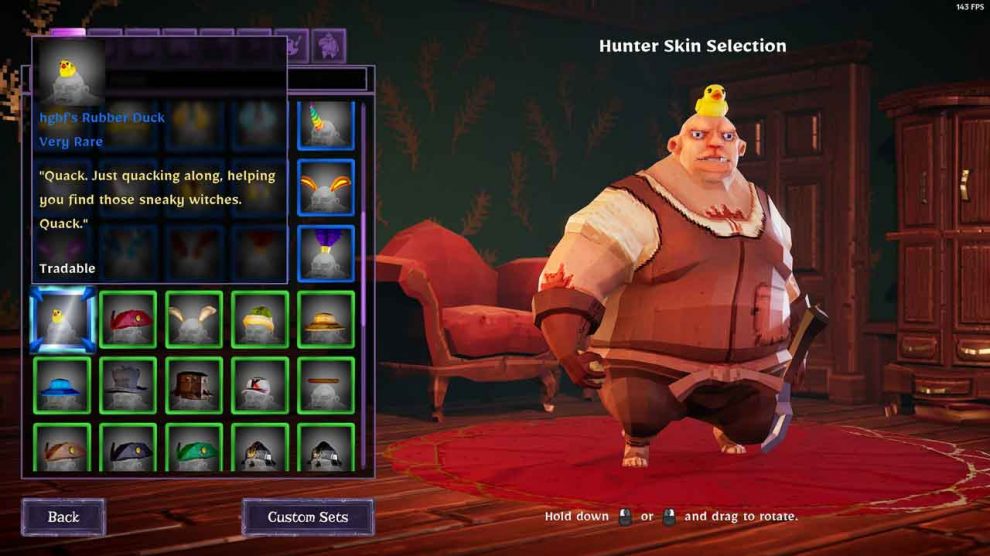Equip the green beret skin
Screen dimensions: 990x556
[x=194, y=449]
